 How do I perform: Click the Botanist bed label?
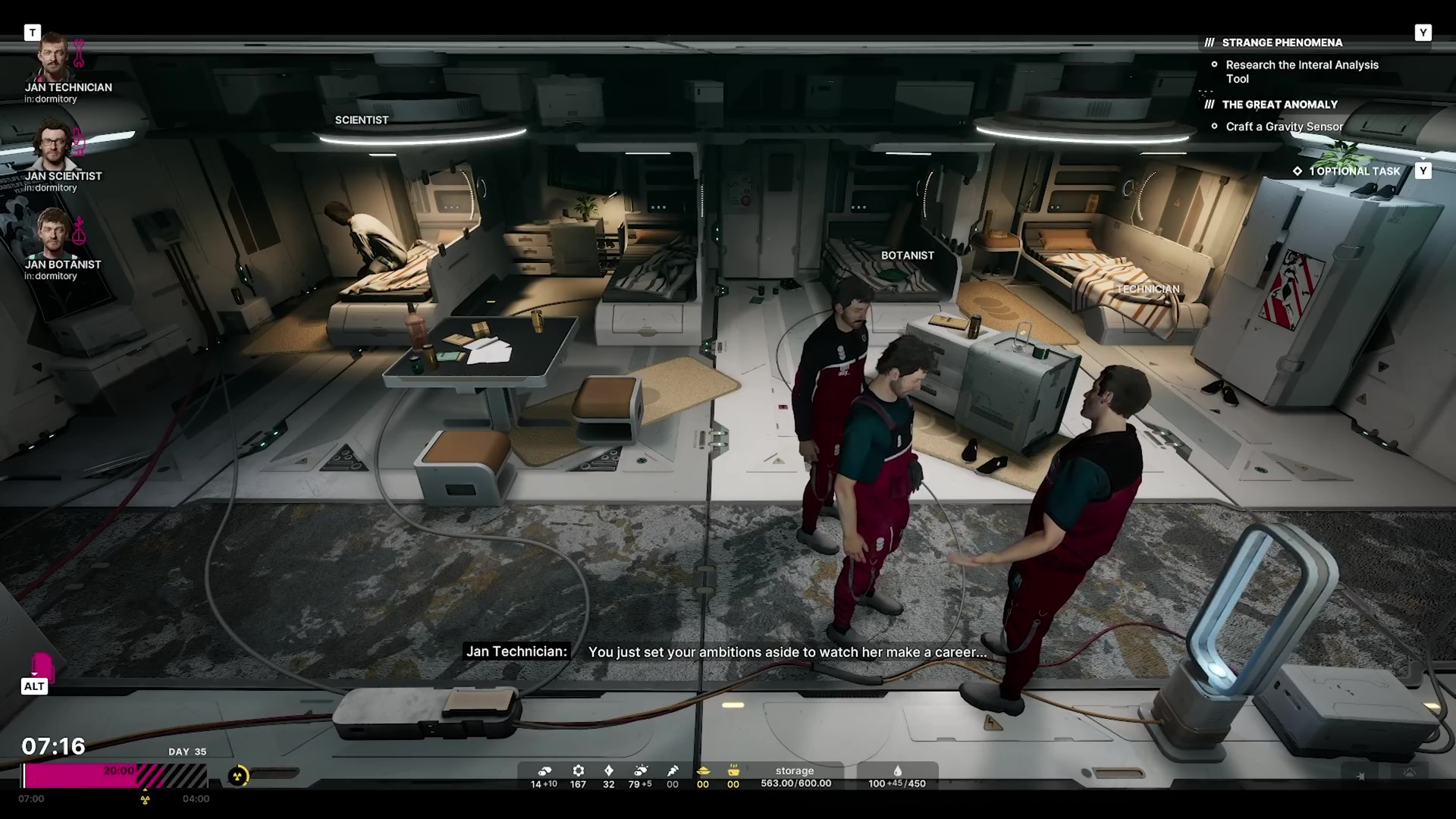coord(907,256)
